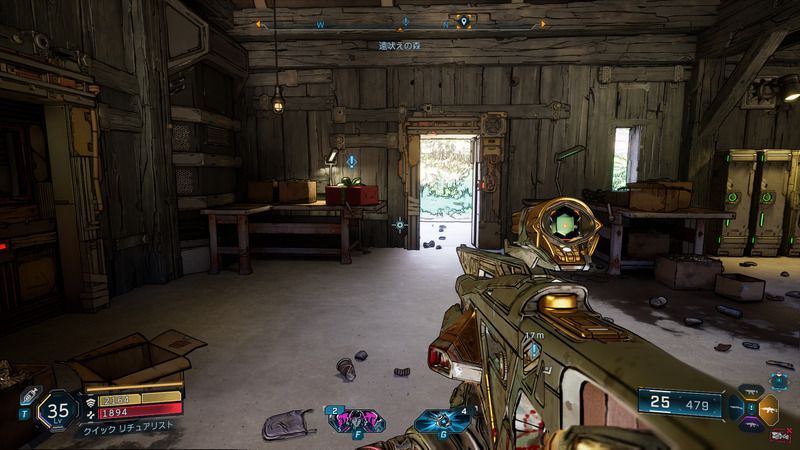The width and height of the screenshot is (800, 450).
Task: Click the objective marker on the compass
Action: [x=405, y=21]
